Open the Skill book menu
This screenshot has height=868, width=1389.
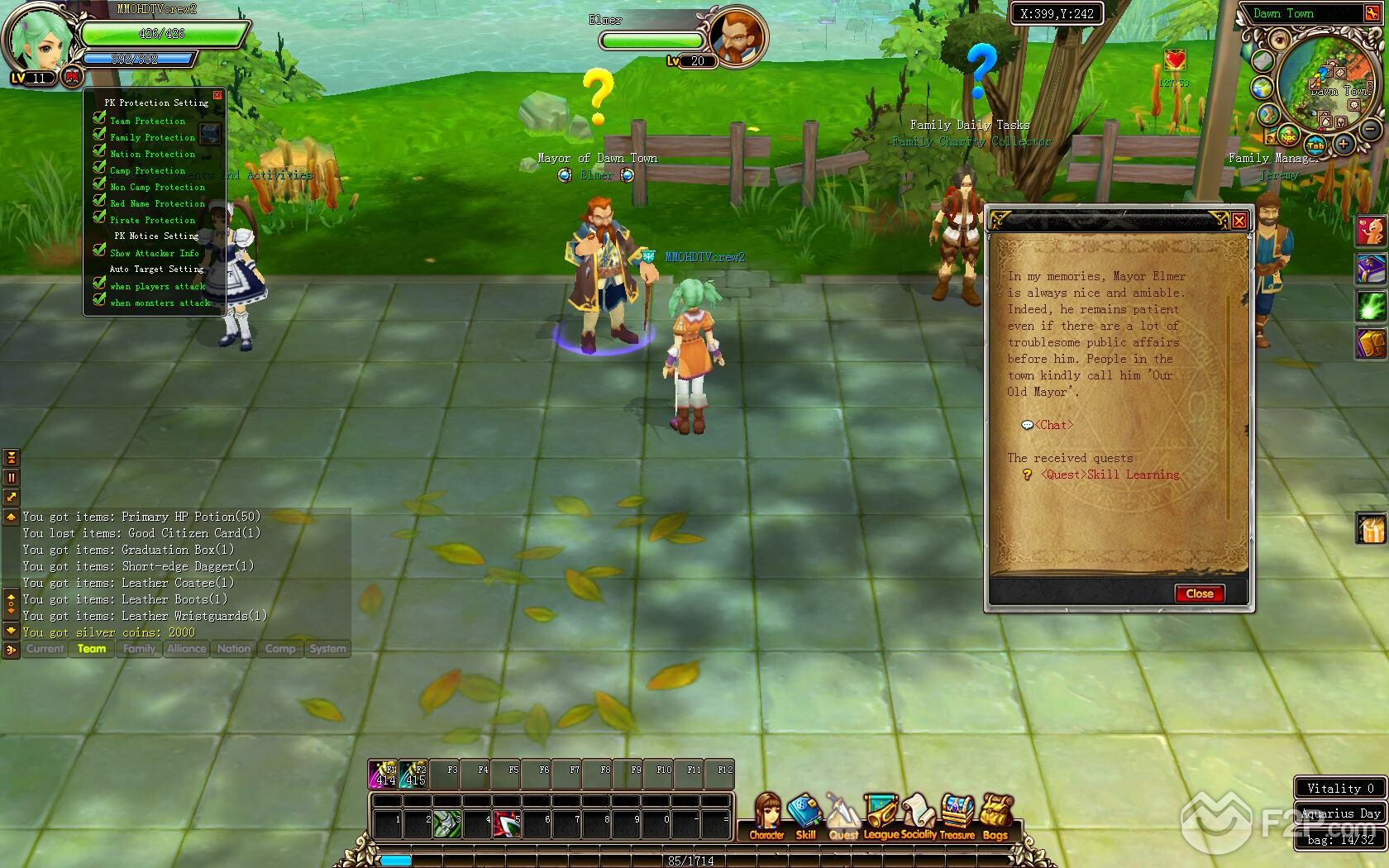[x=804, y=815]
